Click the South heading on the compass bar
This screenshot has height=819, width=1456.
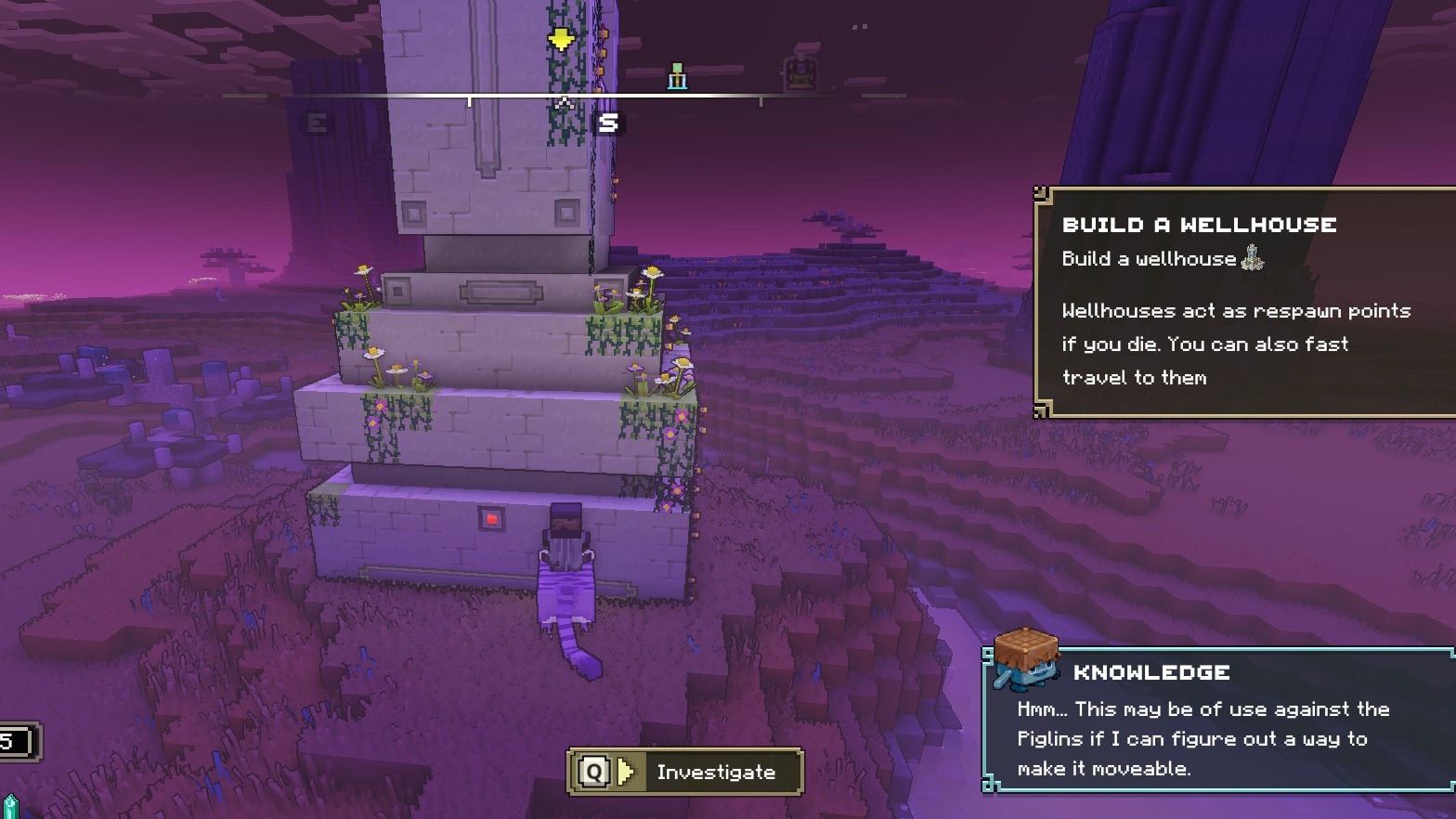pyautogui.click(x=608, y=123)
